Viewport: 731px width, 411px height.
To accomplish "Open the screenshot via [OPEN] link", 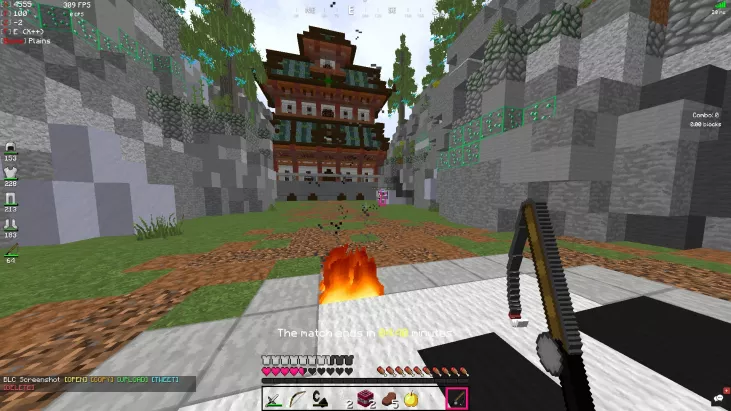I will (x=78, y=381).
